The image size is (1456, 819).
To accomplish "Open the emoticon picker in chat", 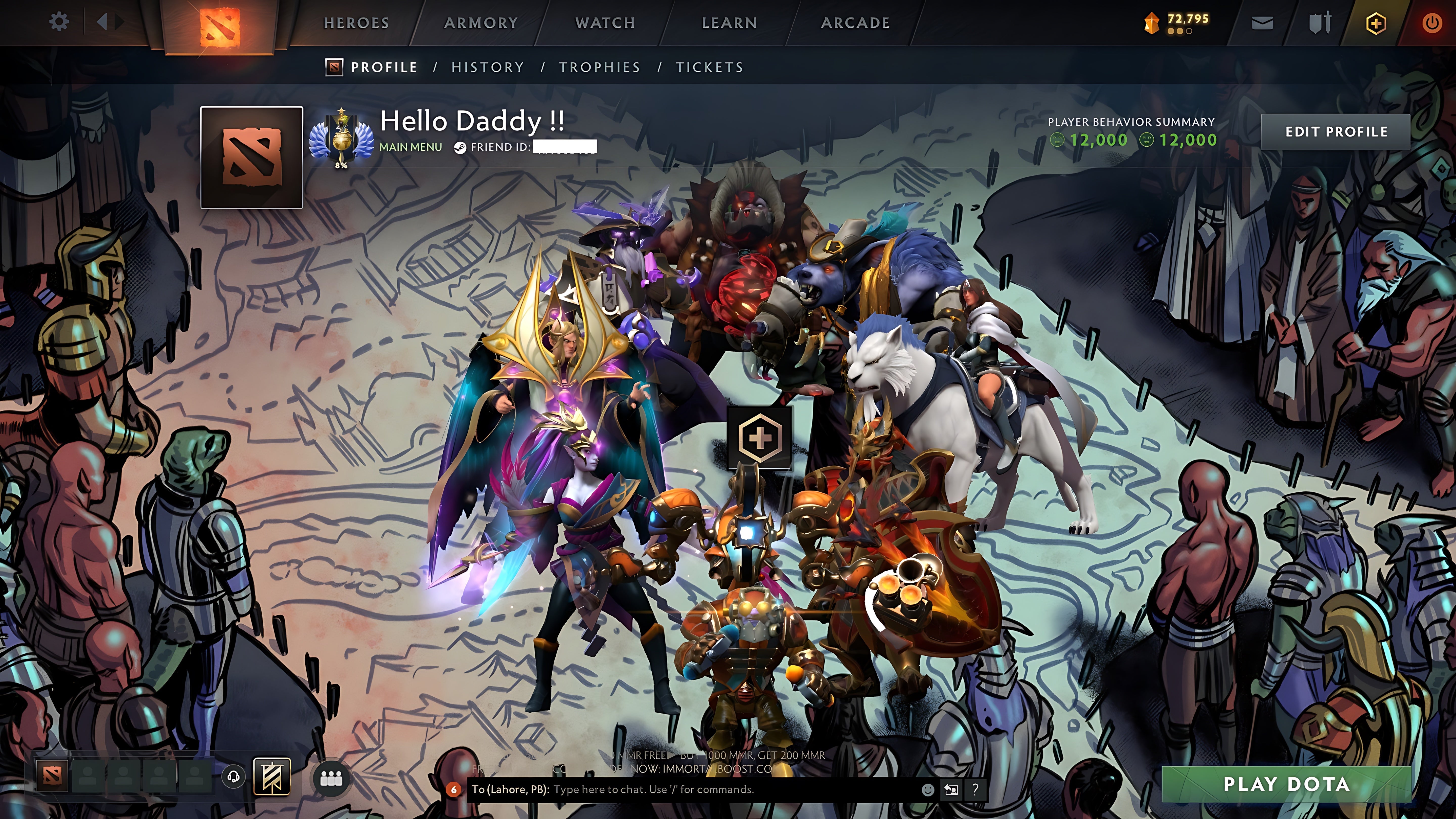I will (929, 791).
